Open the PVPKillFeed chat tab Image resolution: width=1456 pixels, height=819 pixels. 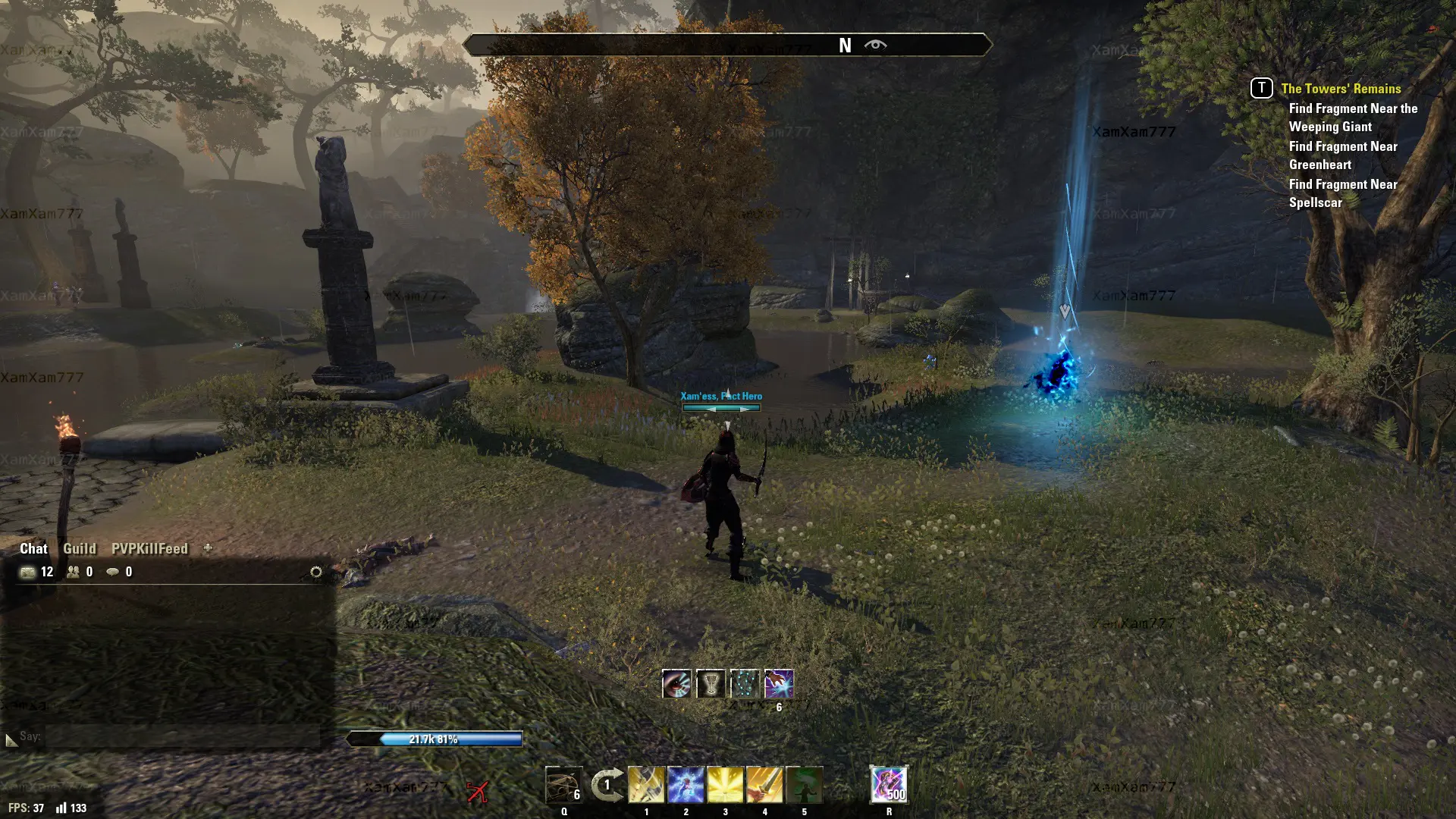click(149, 548)
